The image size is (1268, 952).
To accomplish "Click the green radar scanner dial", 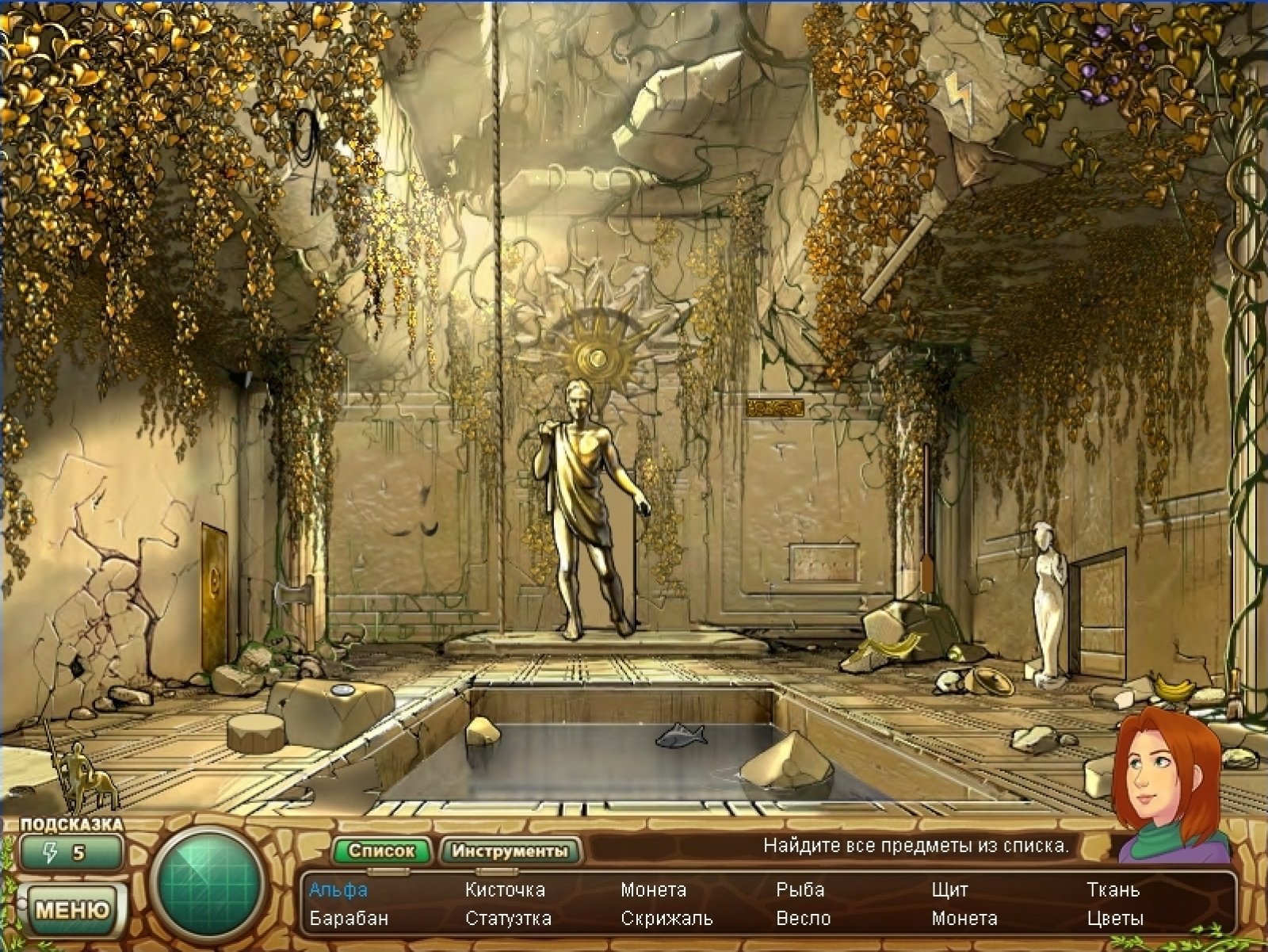I will tap(208, 883).
